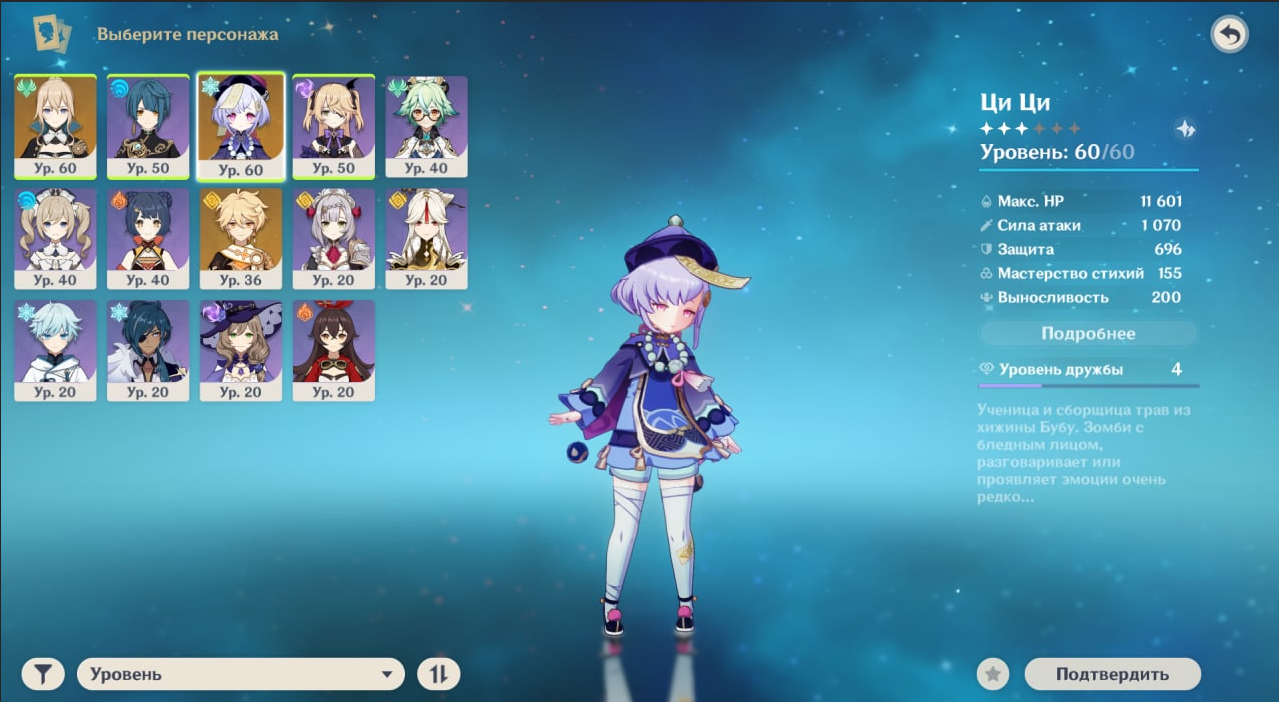Choose Amber, the level 20 Pyro character
This screenshot has height=702, width=1279.
point(333,349)
